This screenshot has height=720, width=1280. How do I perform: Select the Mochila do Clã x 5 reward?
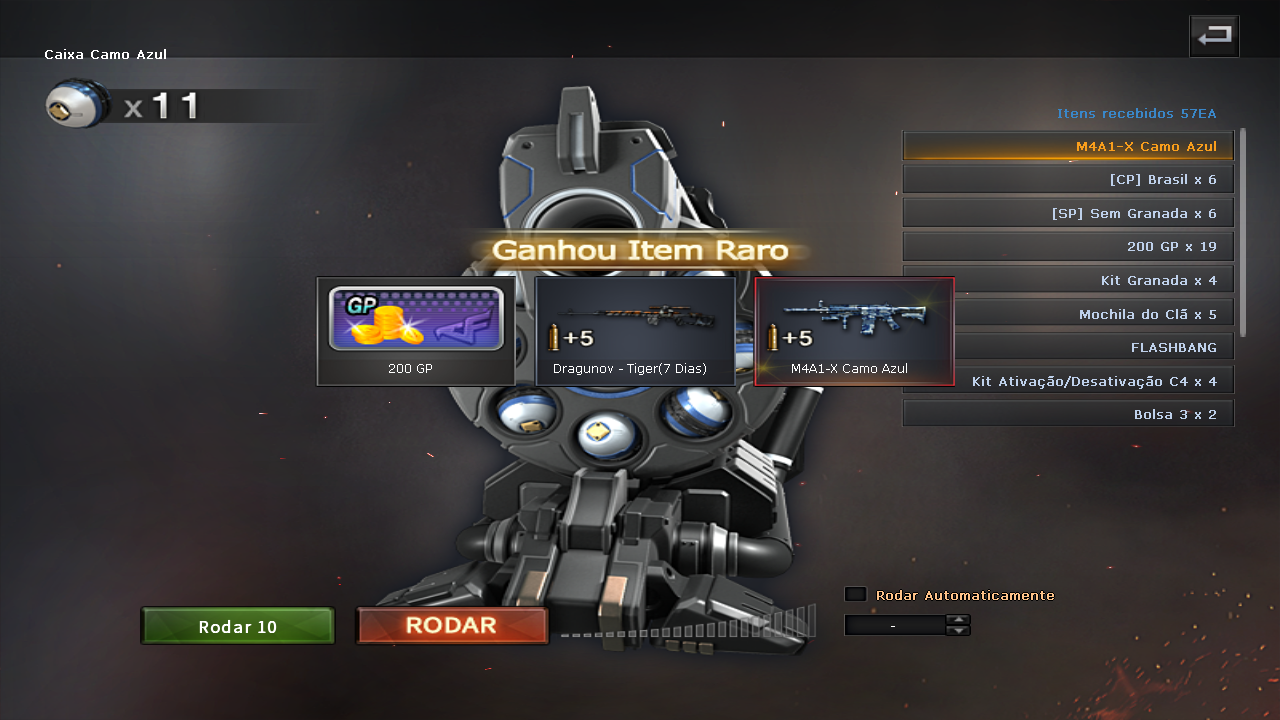click(1067, 313)
